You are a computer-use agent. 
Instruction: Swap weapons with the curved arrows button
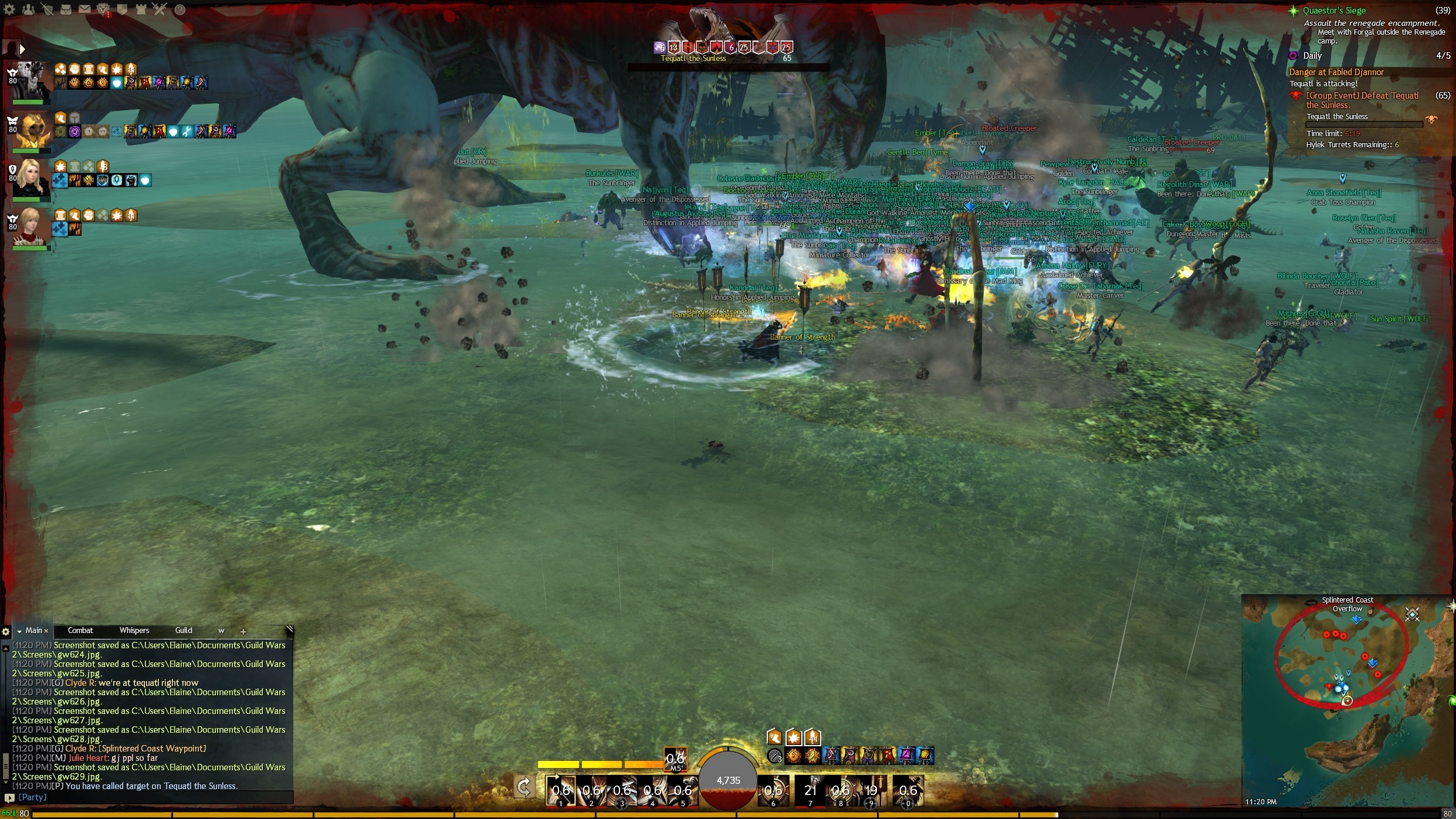524,787
